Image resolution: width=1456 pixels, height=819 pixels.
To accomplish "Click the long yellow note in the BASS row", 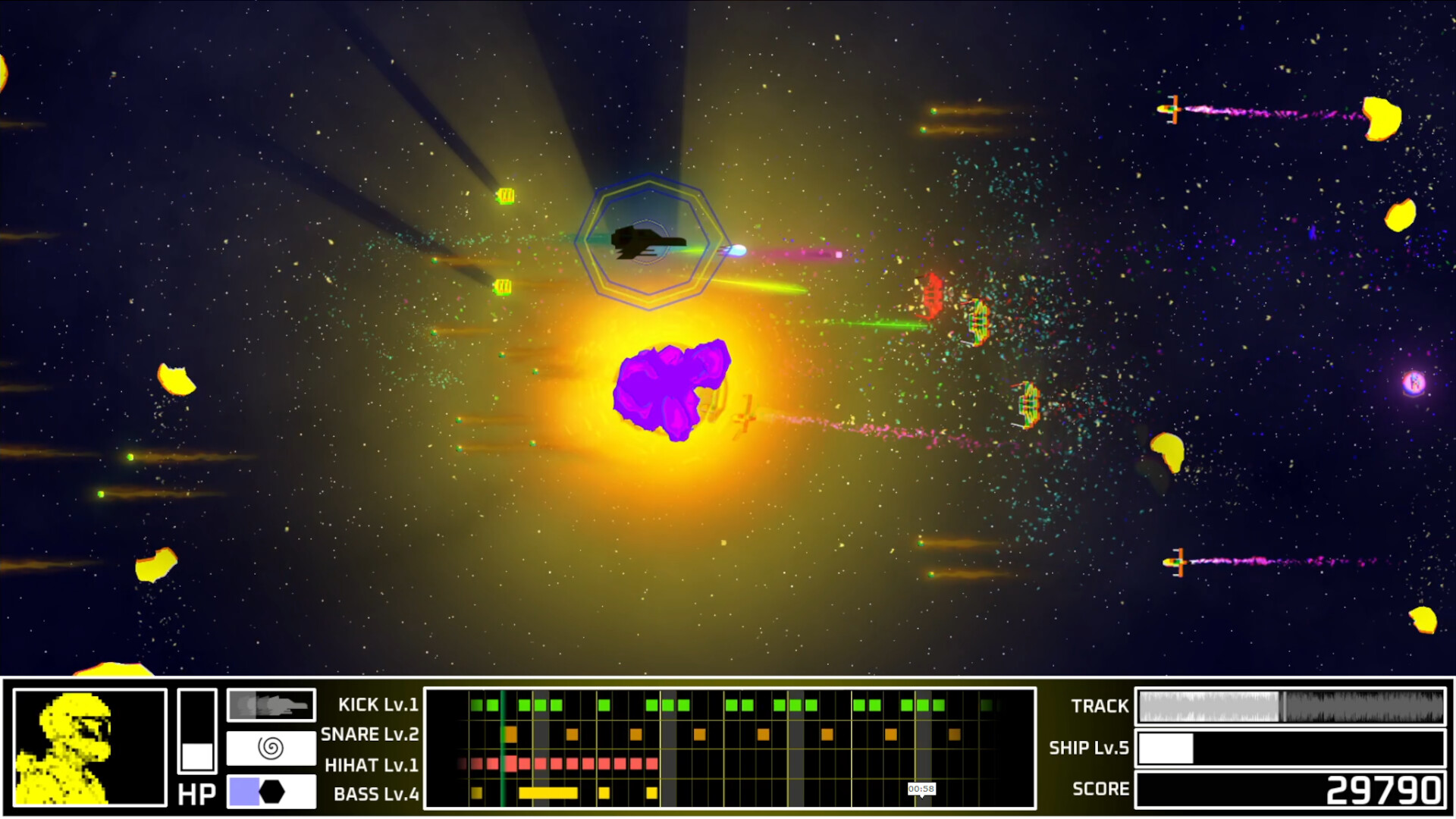I will [550, 792].
